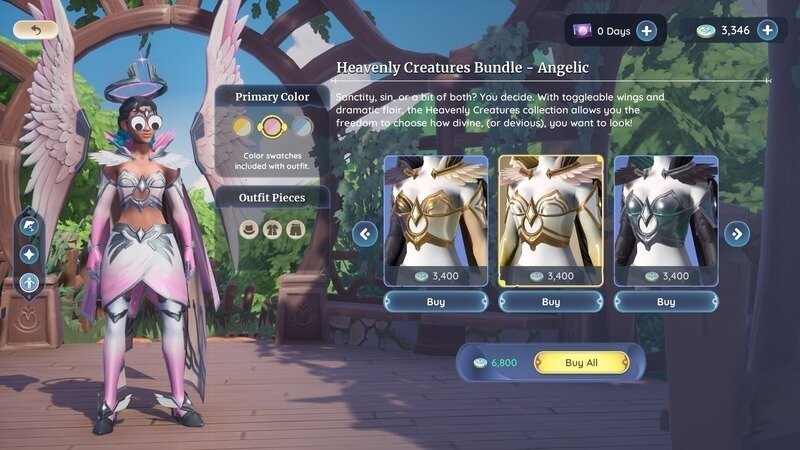Add coins with the plus next to 3,346
Image resolution: width=800 pixels, height=450 pixels.
click(768, 30)
